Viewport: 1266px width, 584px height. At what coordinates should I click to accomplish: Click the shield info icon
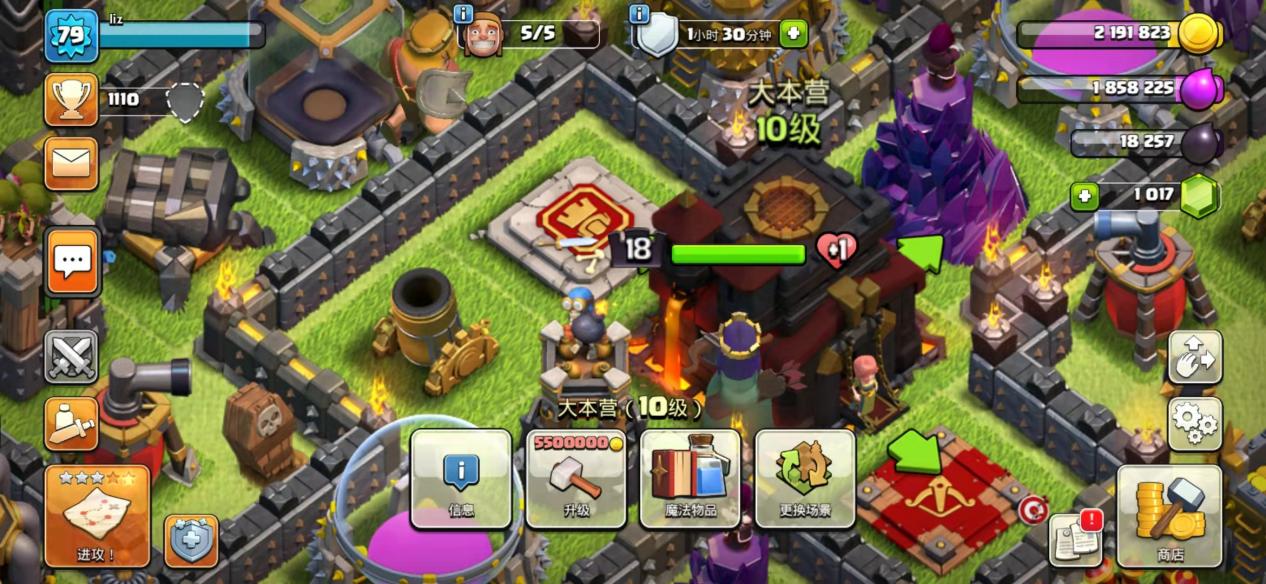(641, 14)
